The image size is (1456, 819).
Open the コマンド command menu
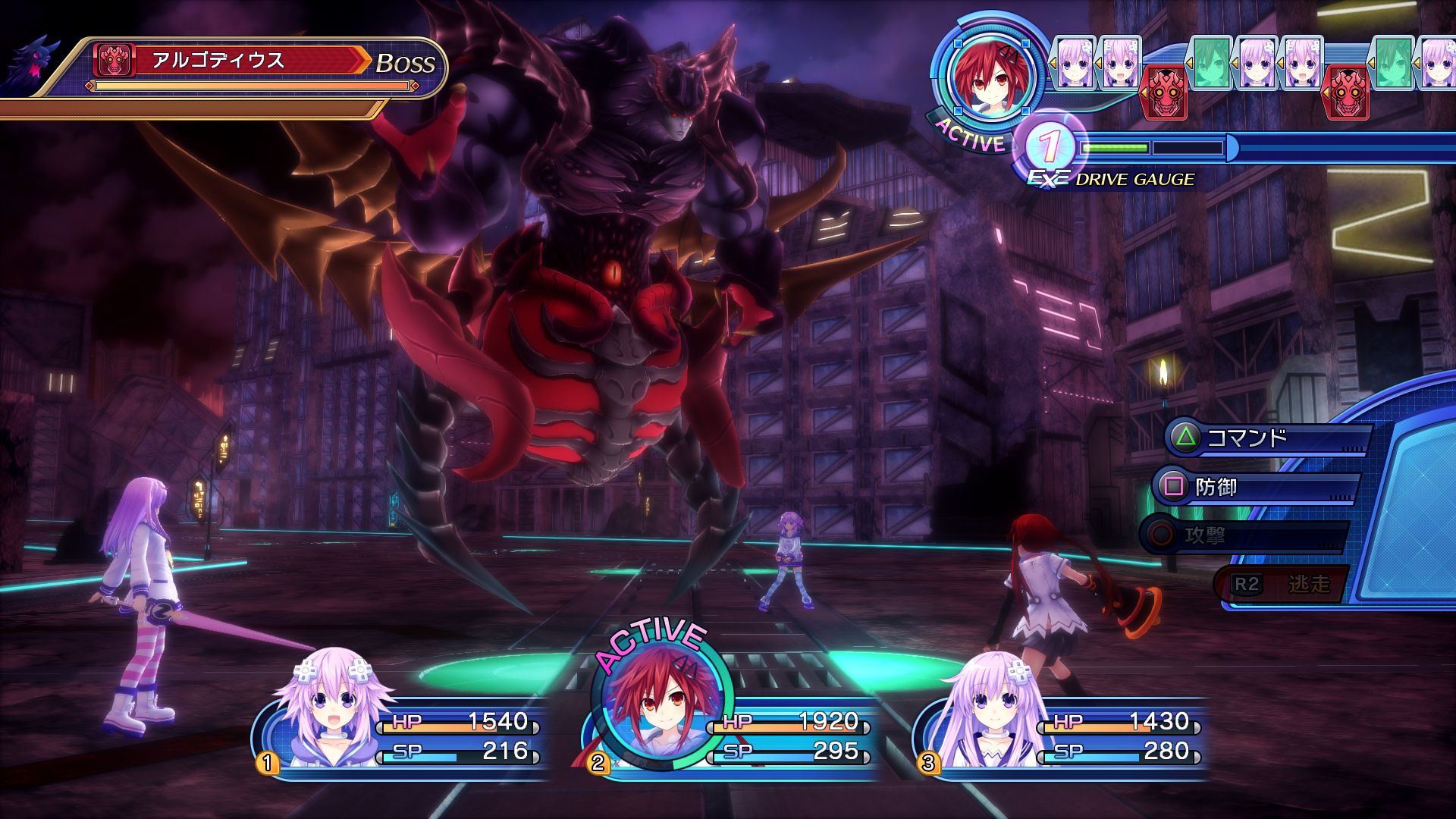pyautogui.click(x=1266, y=438)
